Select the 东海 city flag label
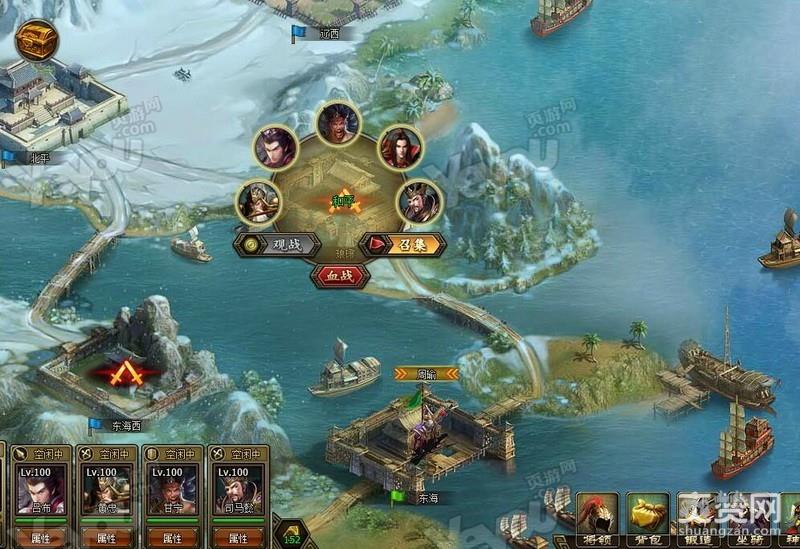Screen dimensions: 800x549 (426, 497)
